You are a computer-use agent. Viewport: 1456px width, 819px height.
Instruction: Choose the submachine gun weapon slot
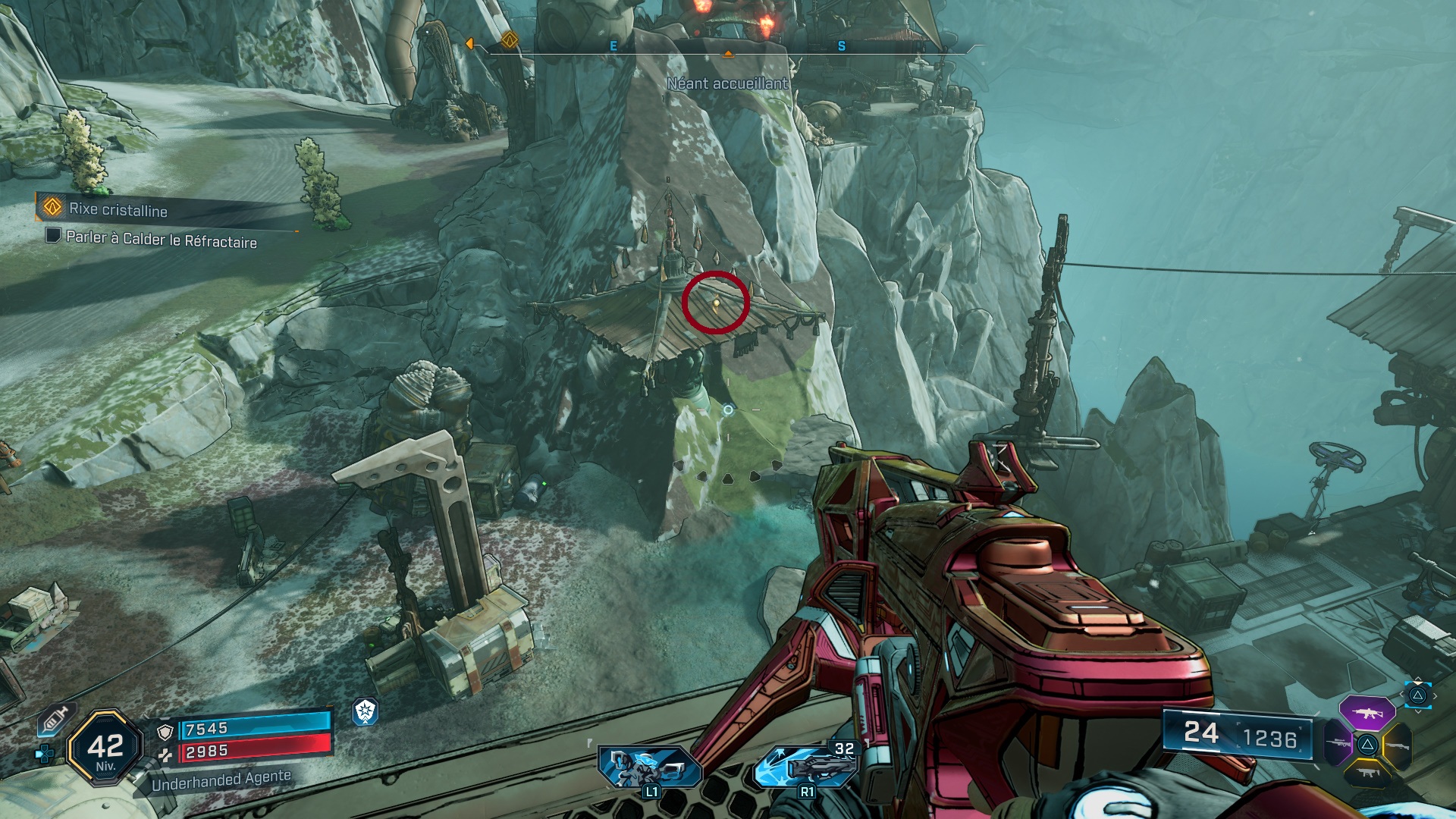coord(1367,774)
